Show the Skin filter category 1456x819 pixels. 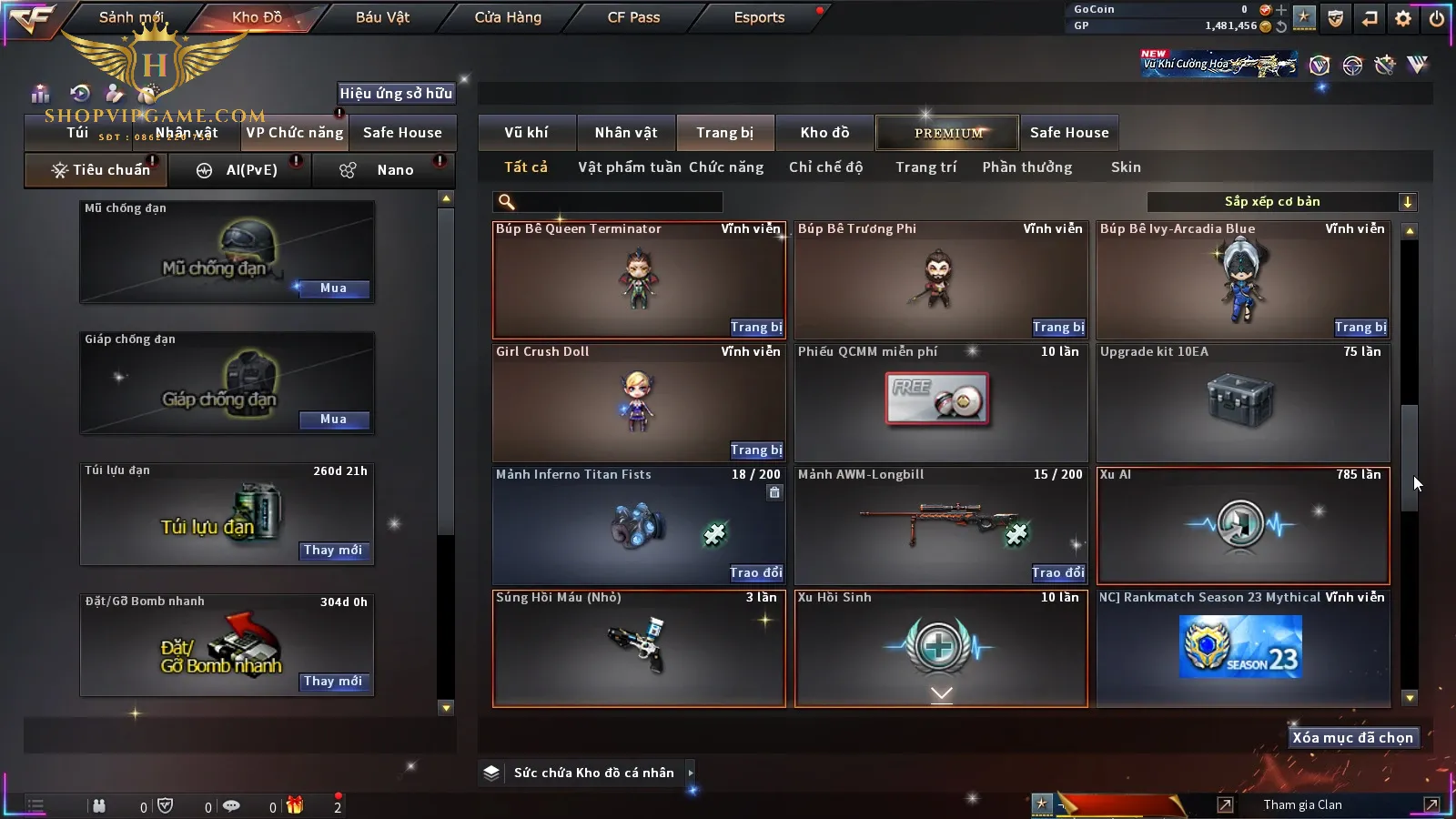[x=1126, y=167]
